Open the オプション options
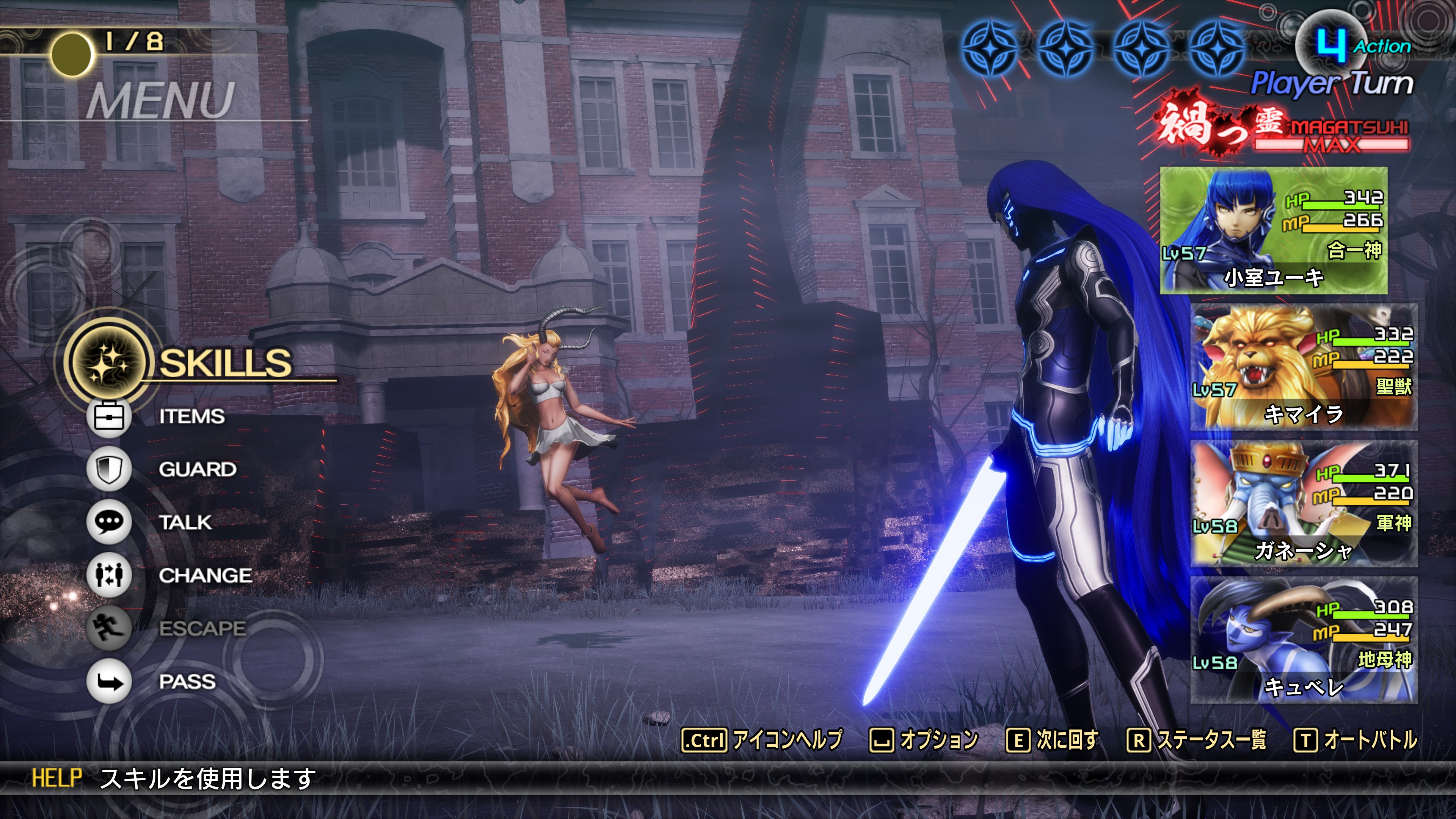Viewport: 1456px width, 819px height. (924, 740)
